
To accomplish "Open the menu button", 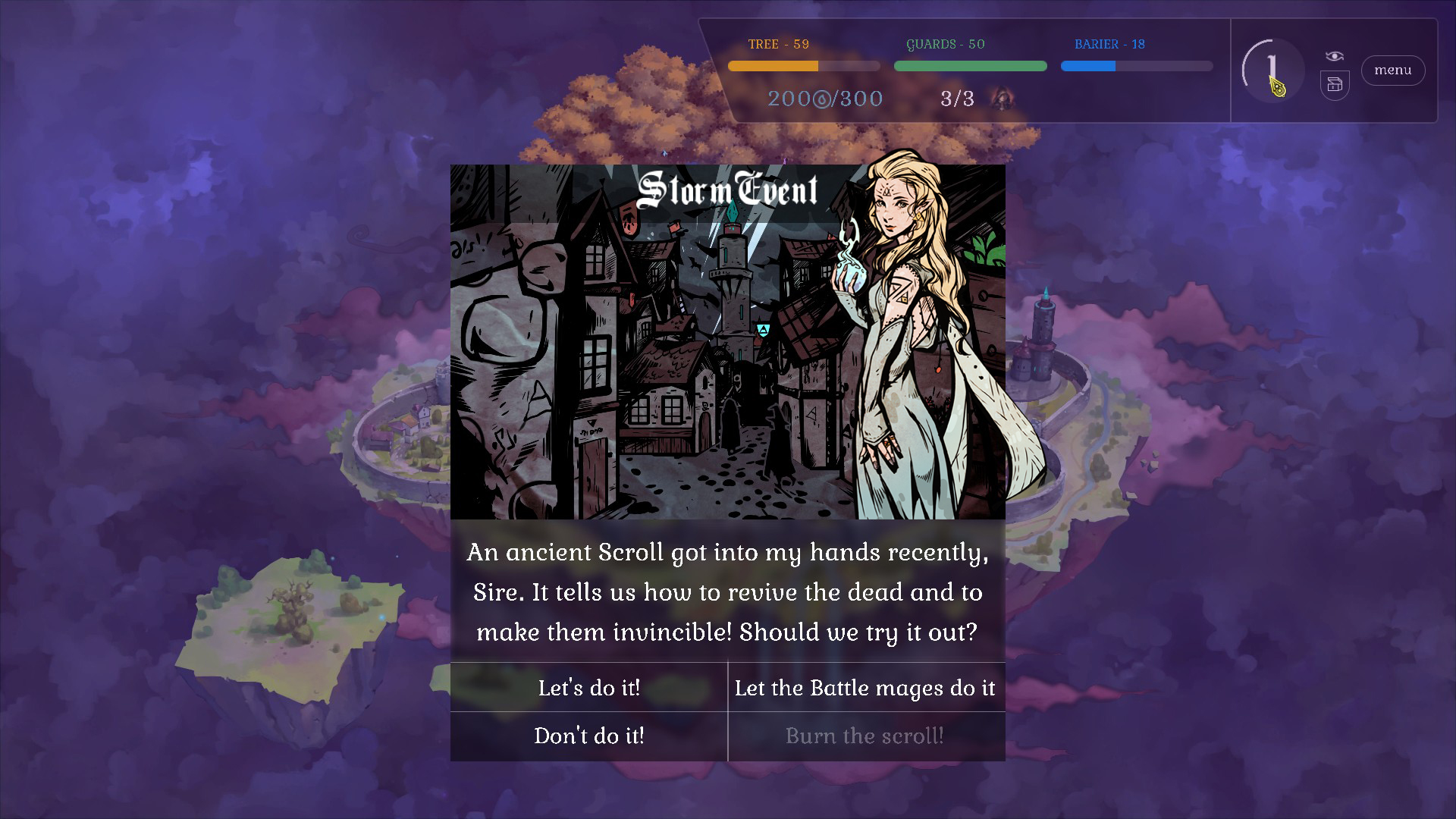I will coord(1392,71).
